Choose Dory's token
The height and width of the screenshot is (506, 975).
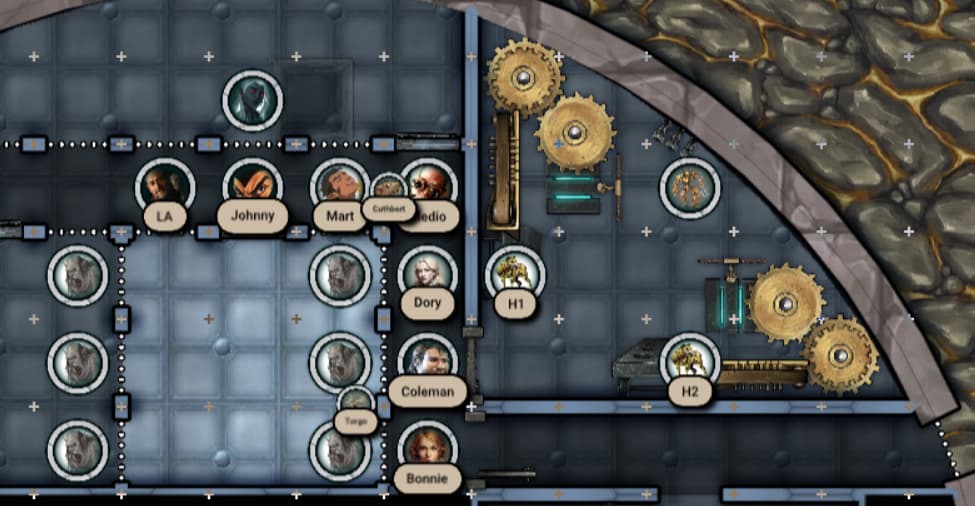pyautogui.click(x=427, y=271)
